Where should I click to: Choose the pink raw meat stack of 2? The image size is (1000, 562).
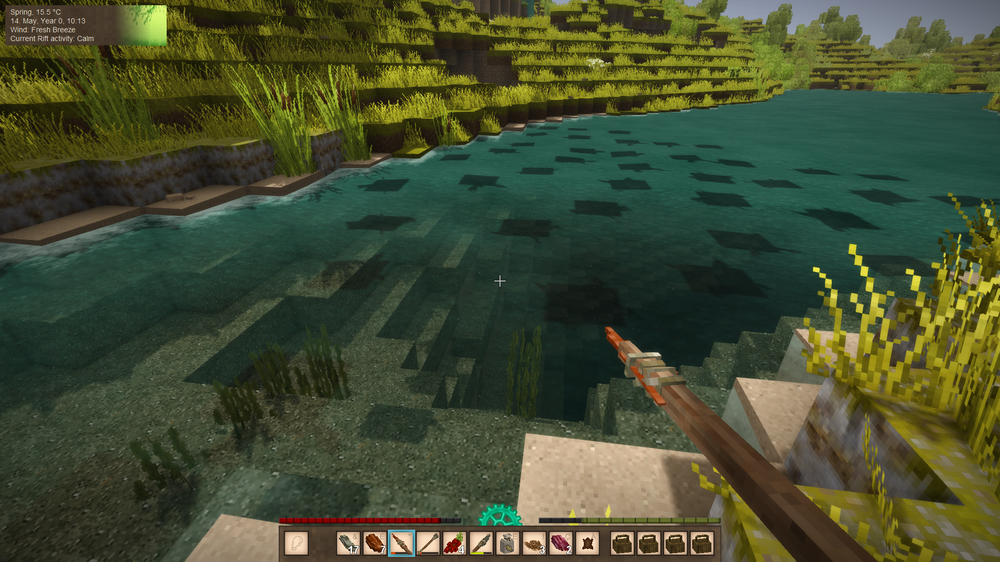561,543
